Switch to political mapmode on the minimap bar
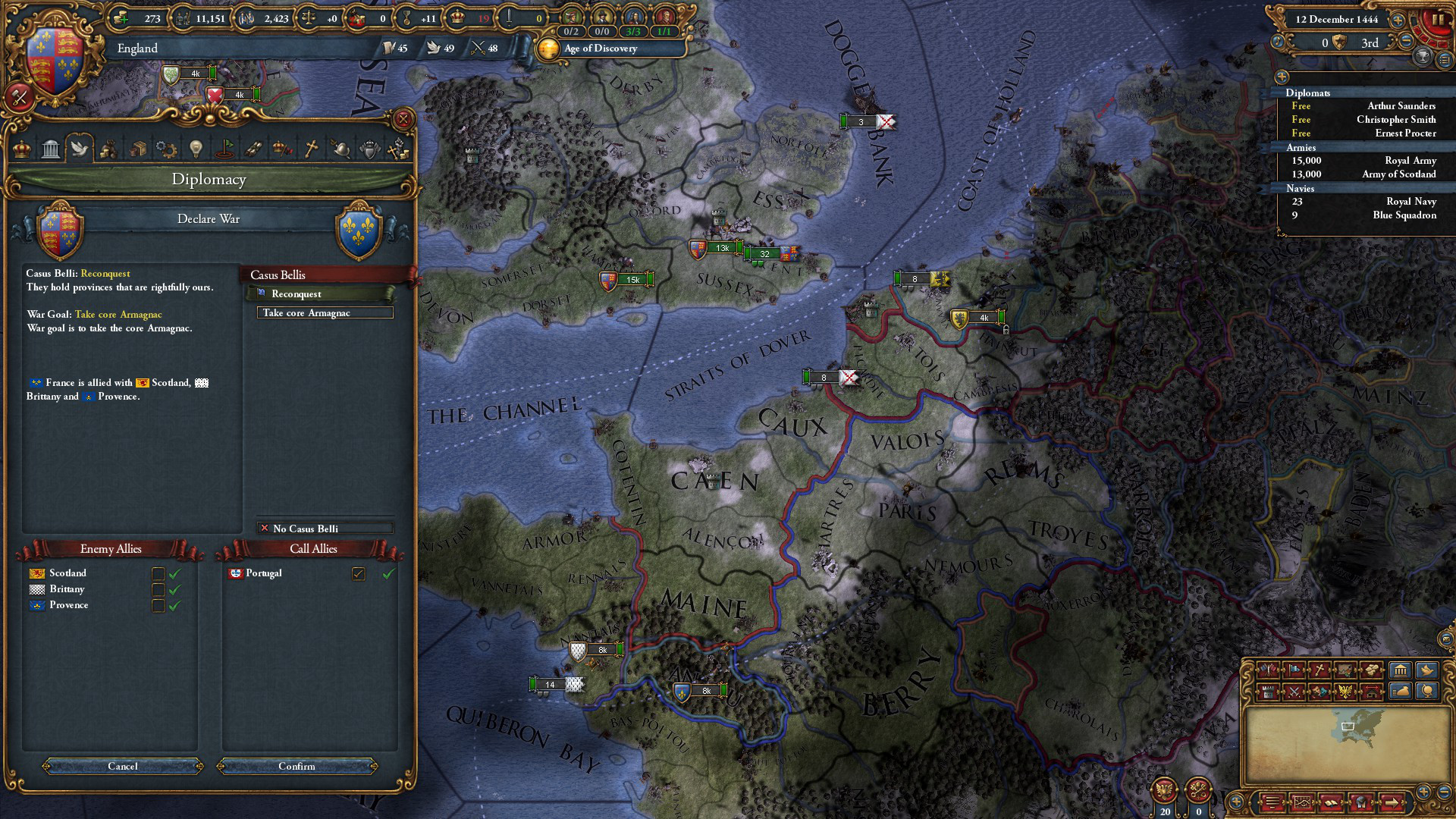This screenshot has height=819, width=1456. click(1269, 670)
